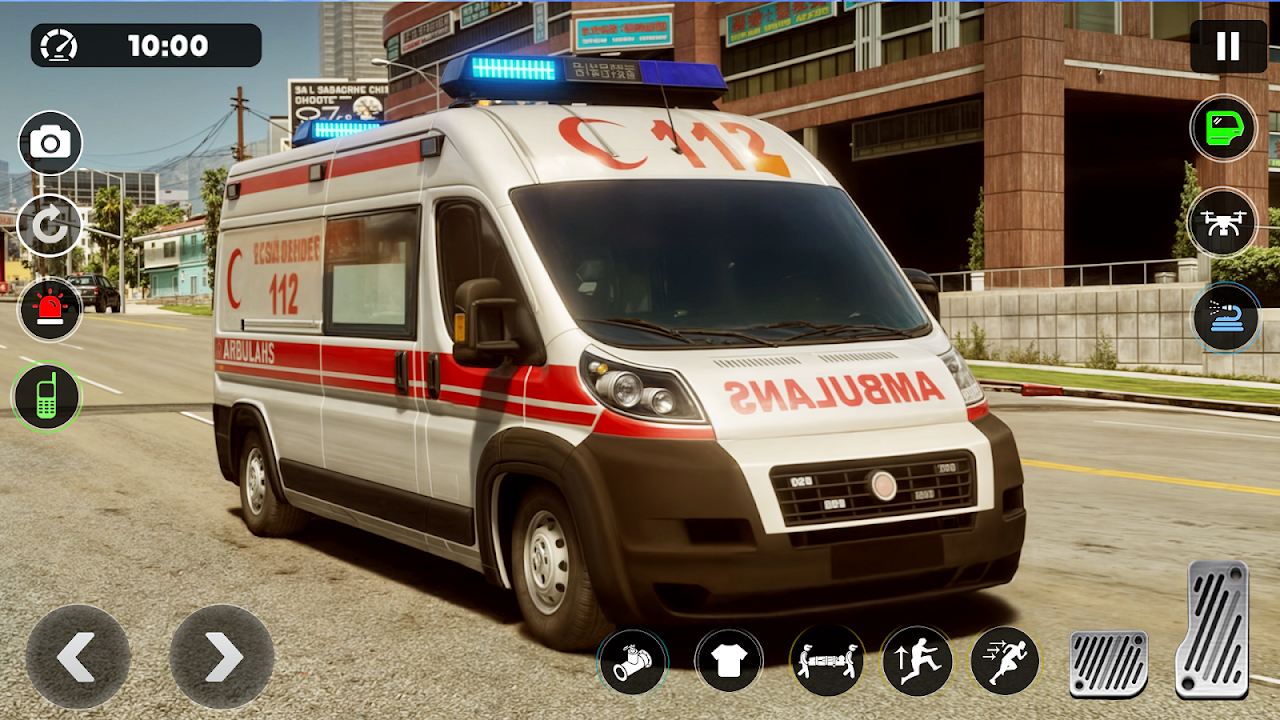Viewport: 1280px width, 720px height.
Task: Hit the brake pedal
Action: pos(1108,663)
